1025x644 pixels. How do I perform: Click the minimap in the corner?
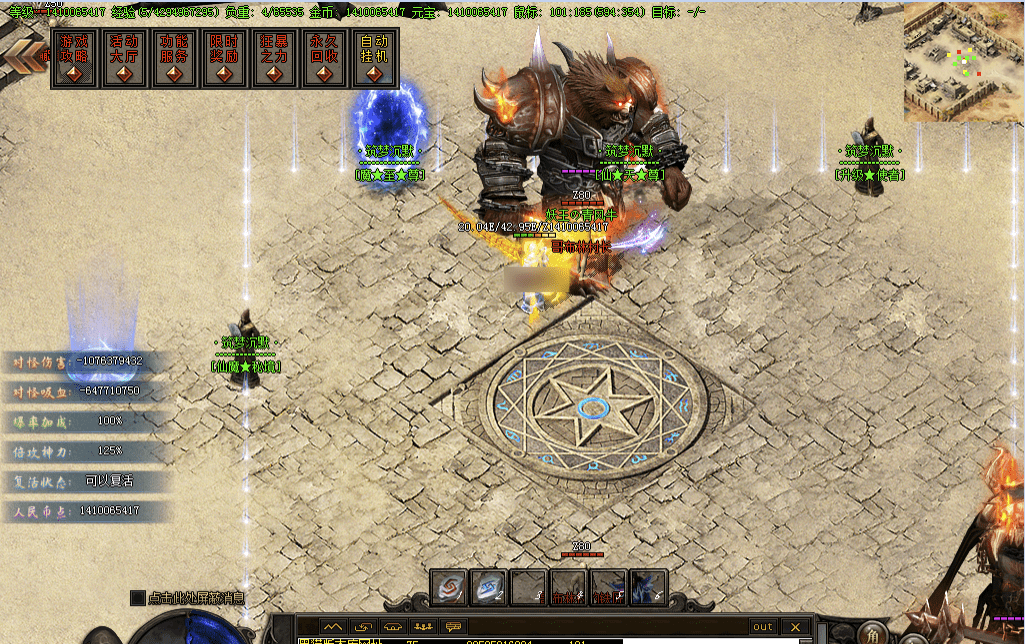point(963,61)
